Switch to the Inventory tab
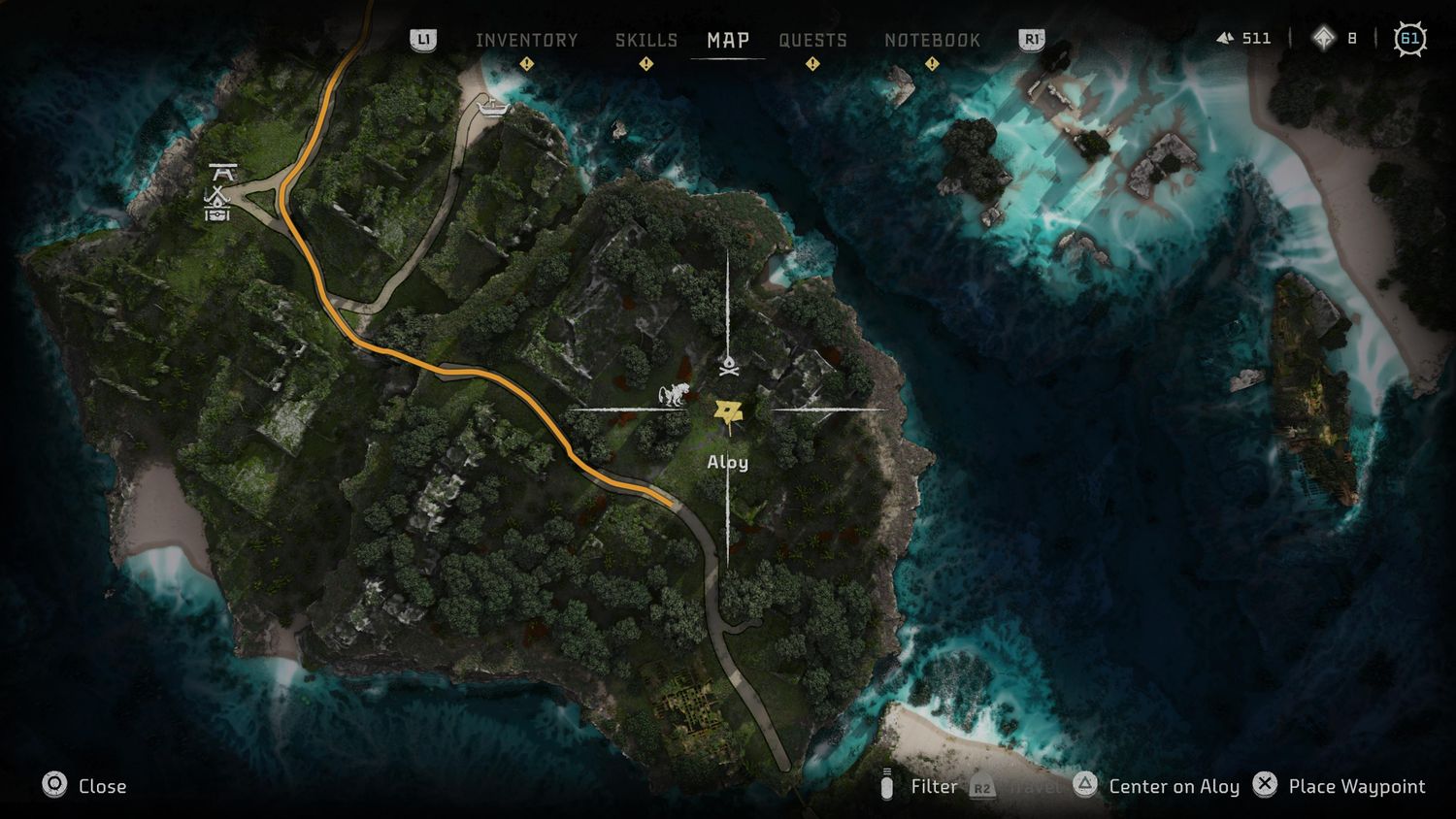This screenshot has width=1456, height=819. [526, 40]
